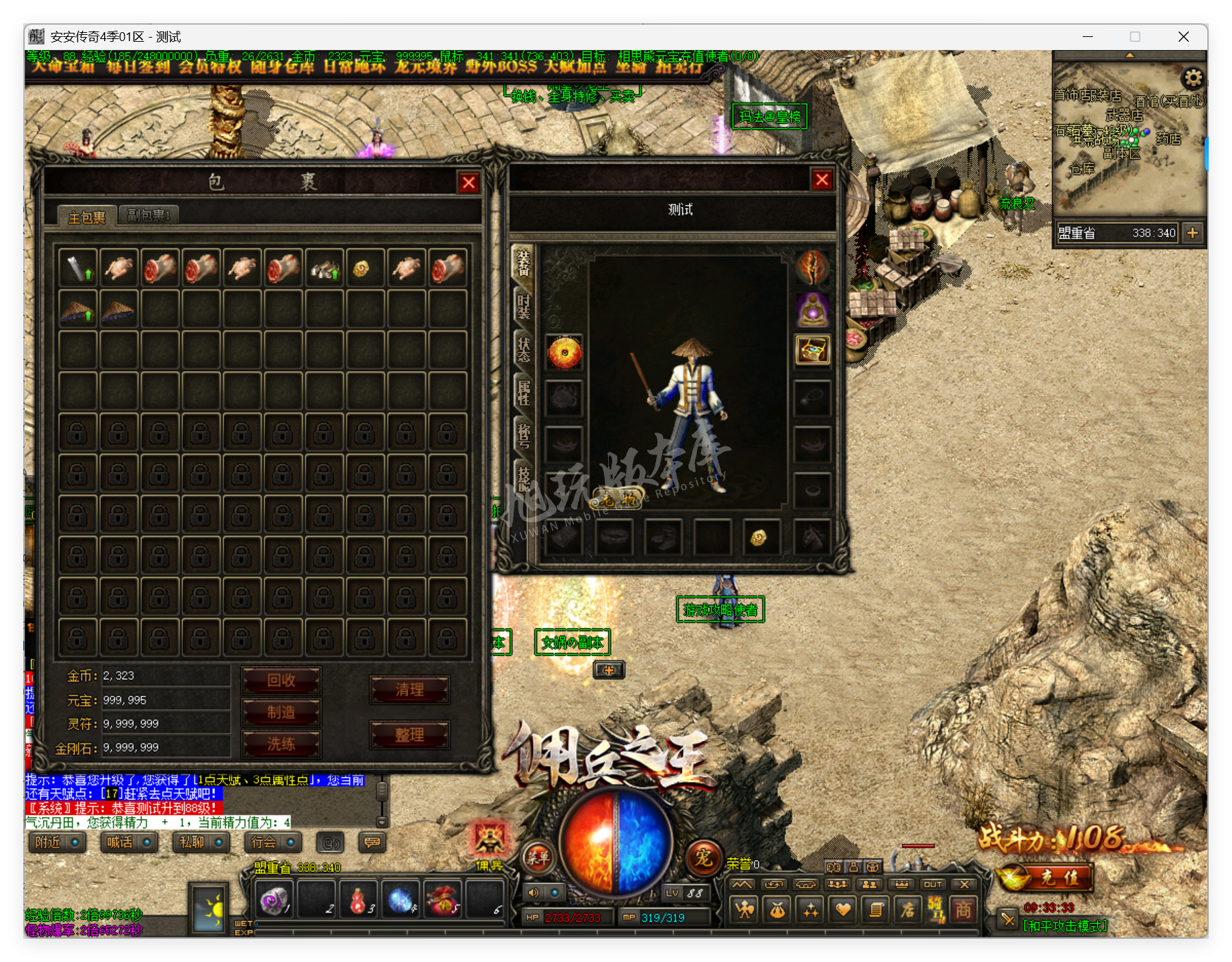Expand the minimap with the plus button
1232x962 pixels.
[x=1192, y=233]
